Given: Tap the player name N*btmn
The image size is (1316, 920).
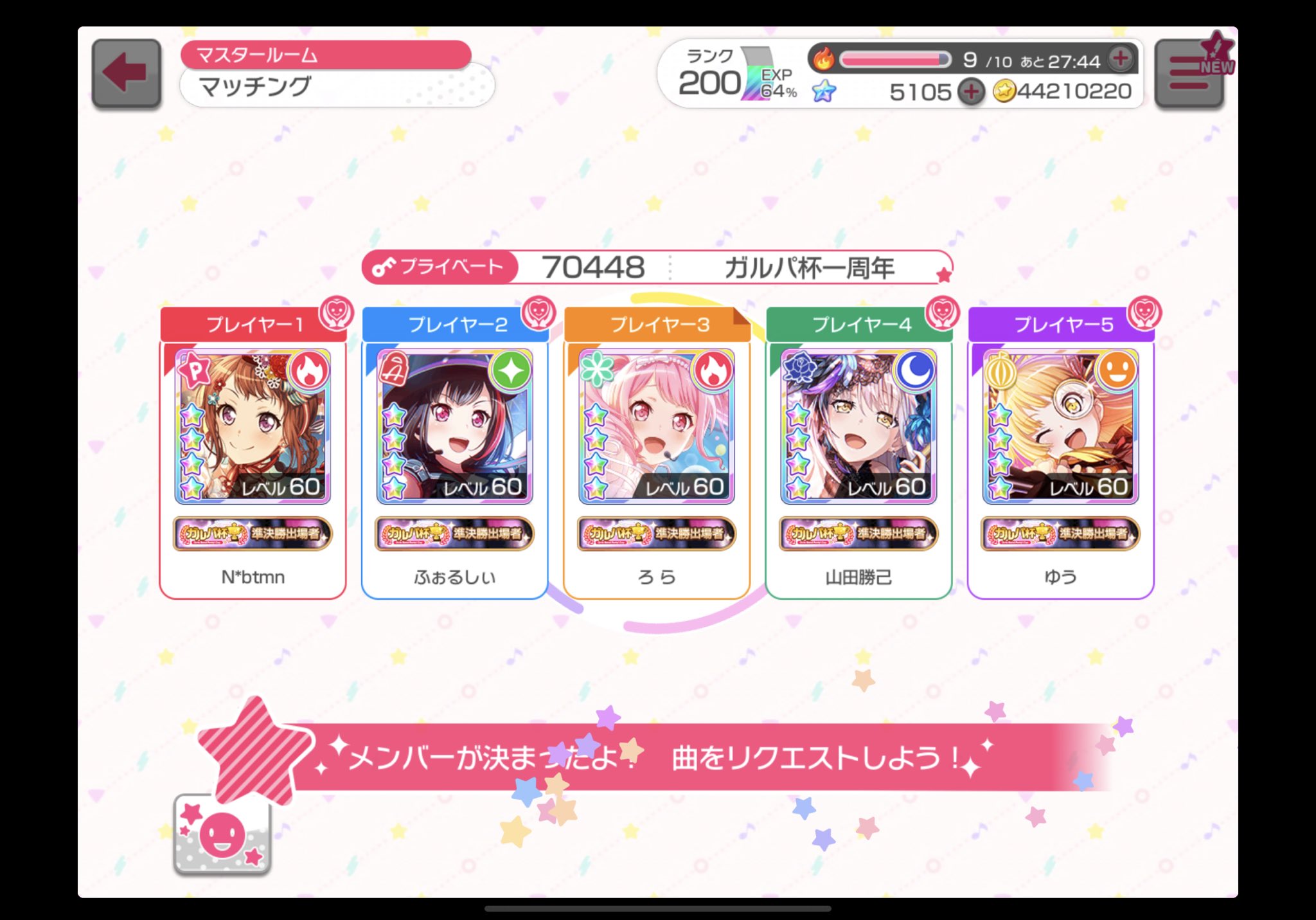Looking at the screenshot, I should (x=253, y=577).
